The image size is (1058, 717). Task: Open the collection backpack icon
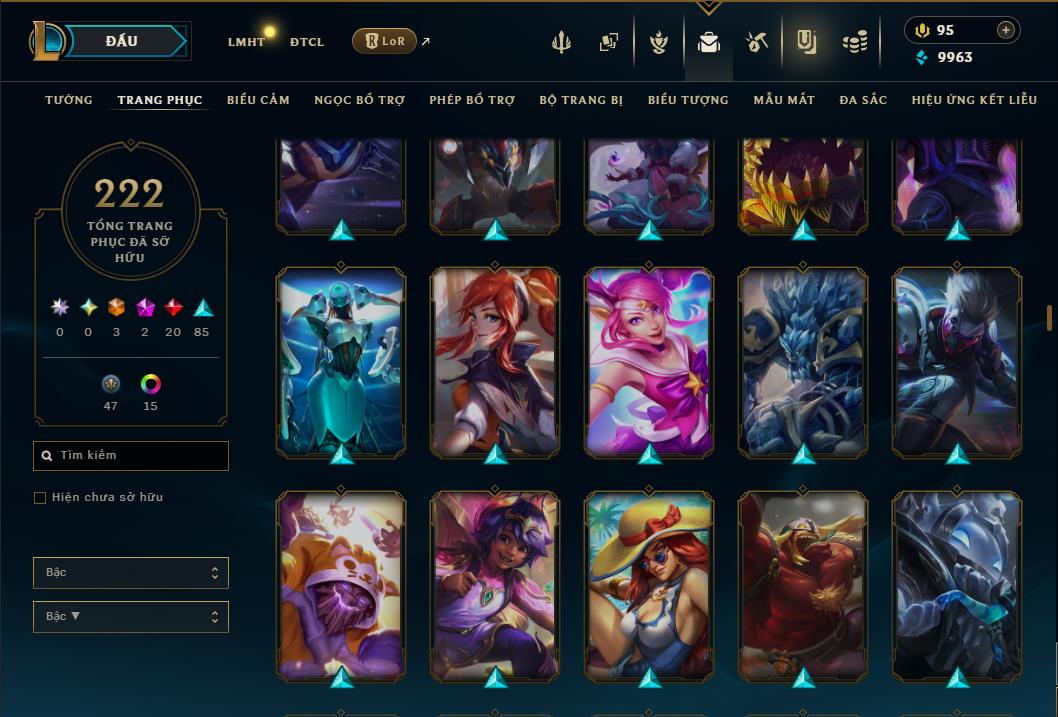pos(709,43)
